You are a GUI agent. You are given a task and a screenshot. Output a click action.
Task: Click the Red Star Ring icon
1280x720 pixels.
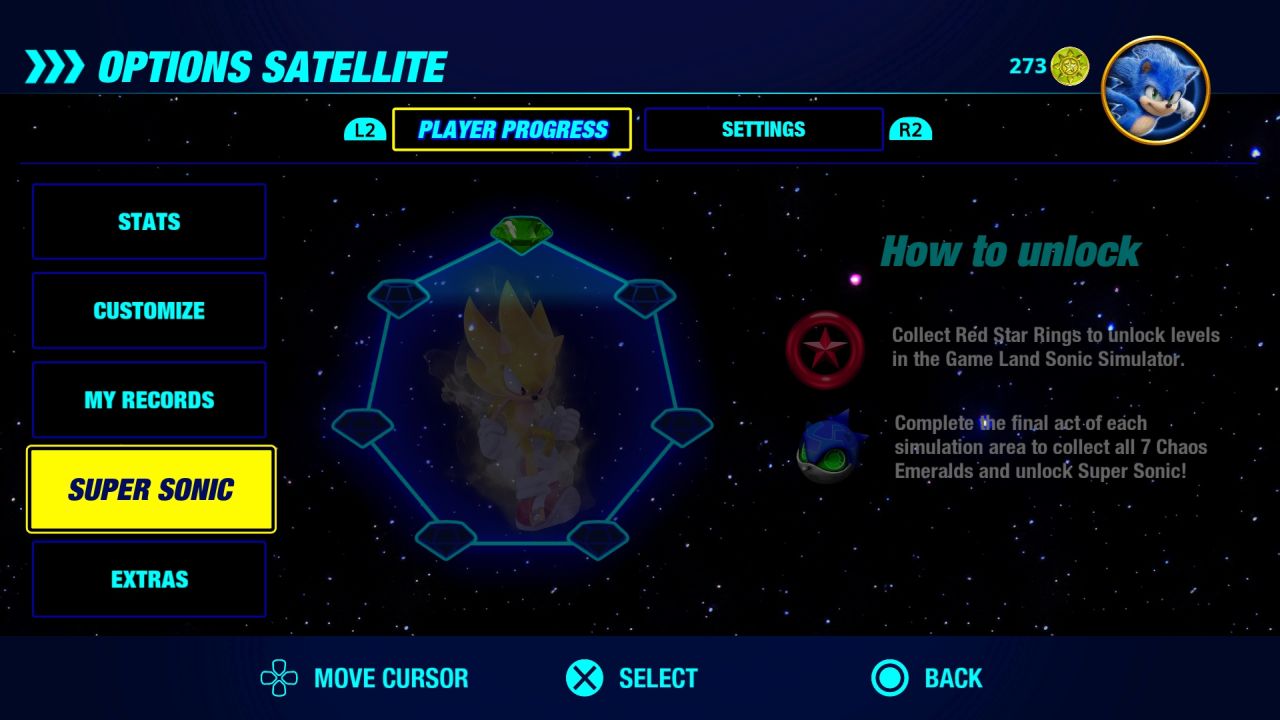pos(824,349)
